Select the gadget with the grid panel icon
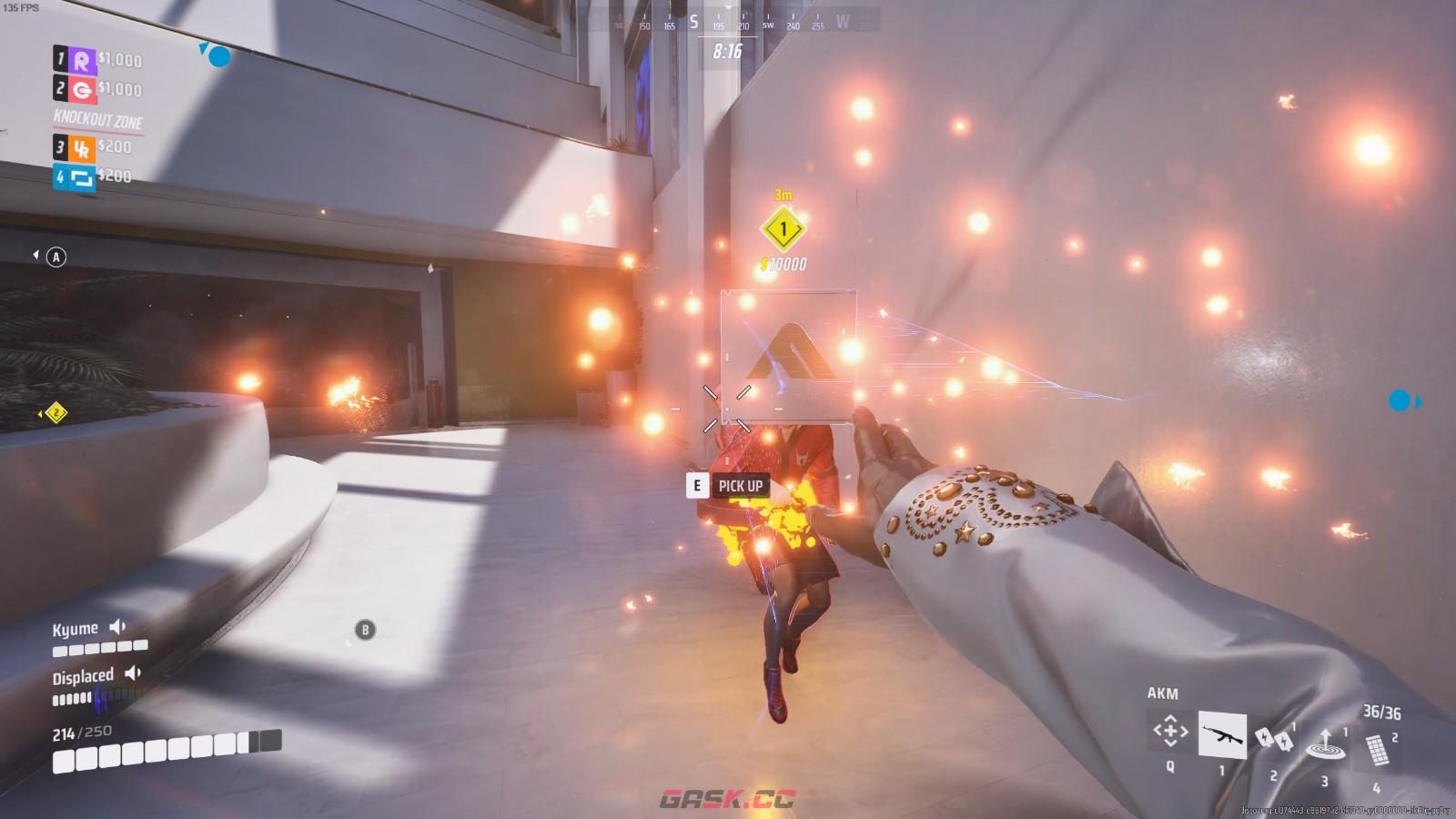This screenshot has height=819, width=1456. [x=1377, y=751]
